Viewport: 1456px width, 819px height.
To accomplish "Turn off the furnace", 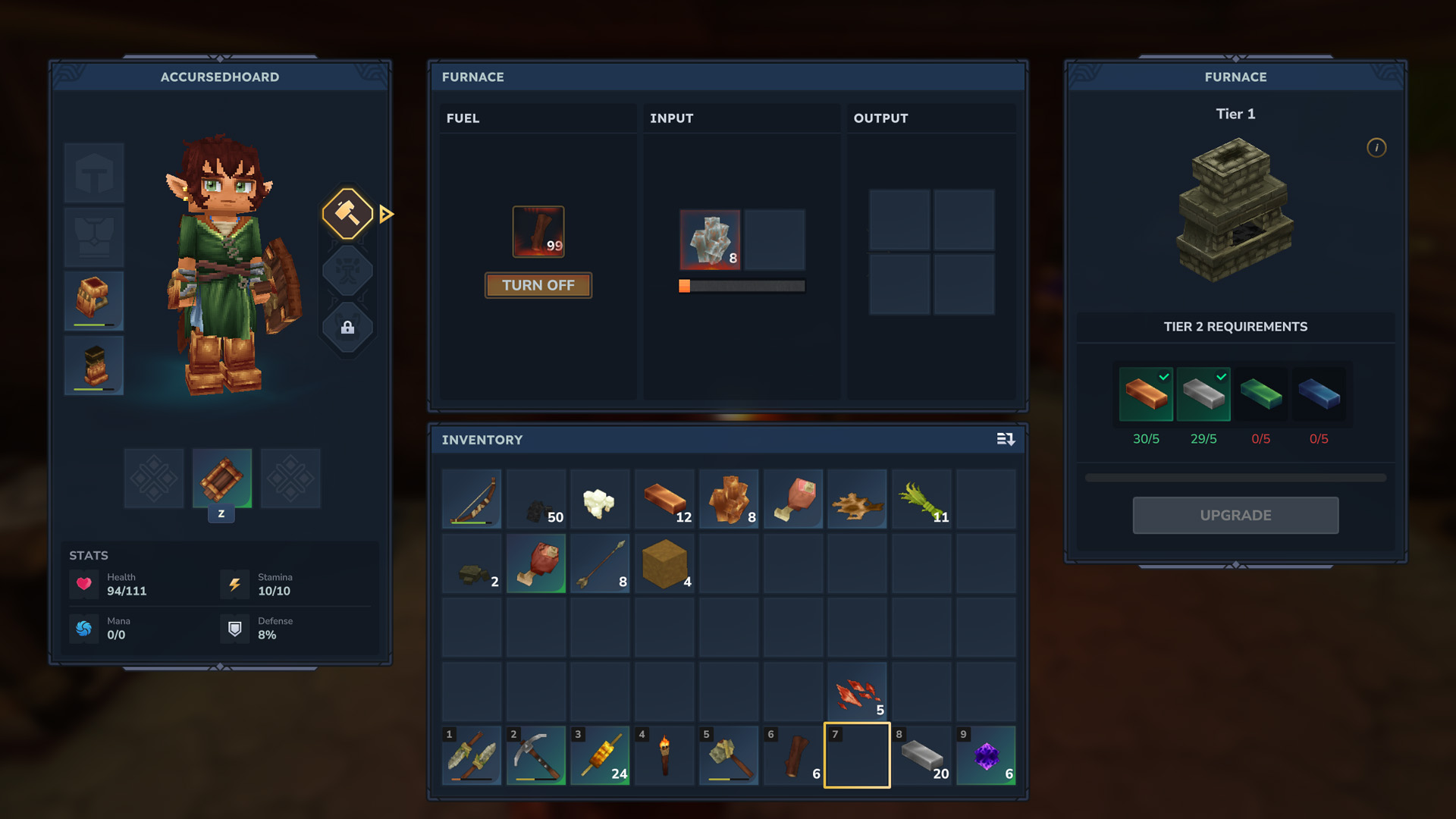I will (x=538, y=285).
